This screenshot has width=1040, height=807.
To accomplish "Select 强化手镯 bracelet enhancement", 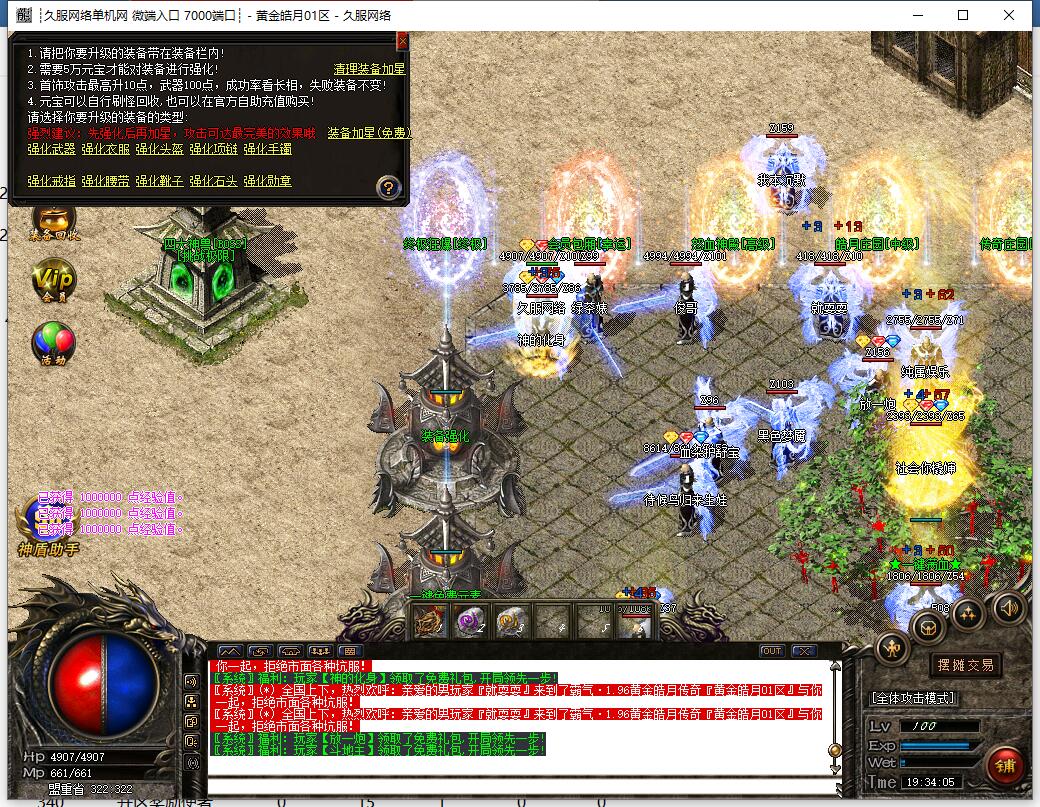I will coord(267,149).
